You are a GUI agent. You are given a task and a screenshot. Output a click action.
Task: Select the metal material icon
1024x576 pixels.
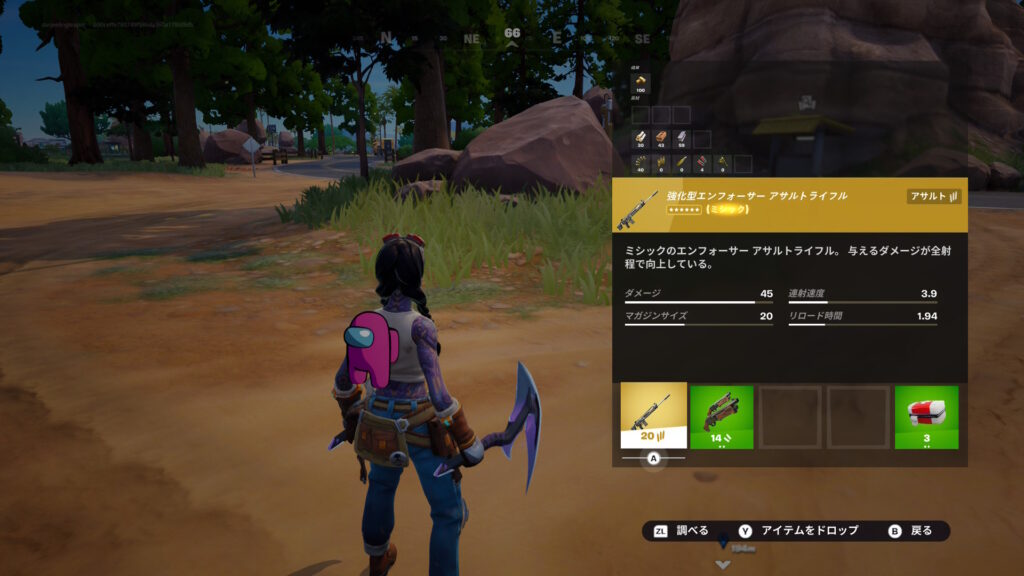tap(682, 139)
